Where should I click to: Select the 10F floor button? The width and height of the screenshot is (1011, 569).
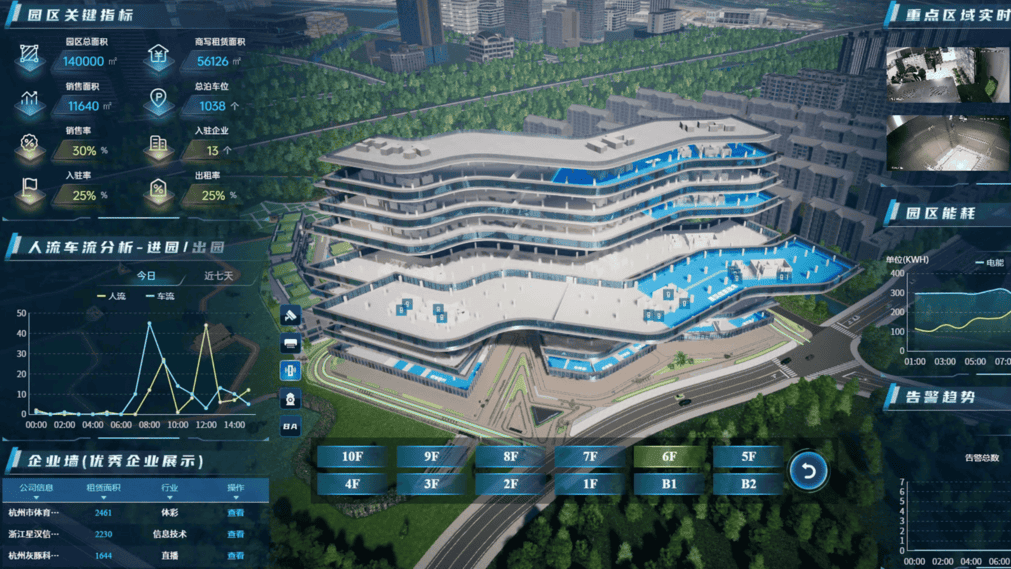[352, 457]
